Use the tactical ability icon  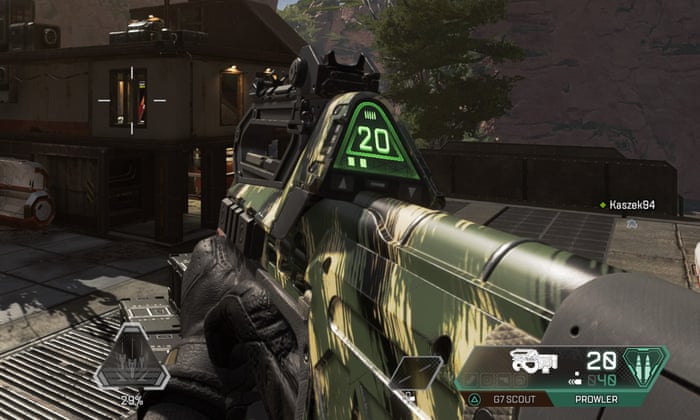(415, 372)
